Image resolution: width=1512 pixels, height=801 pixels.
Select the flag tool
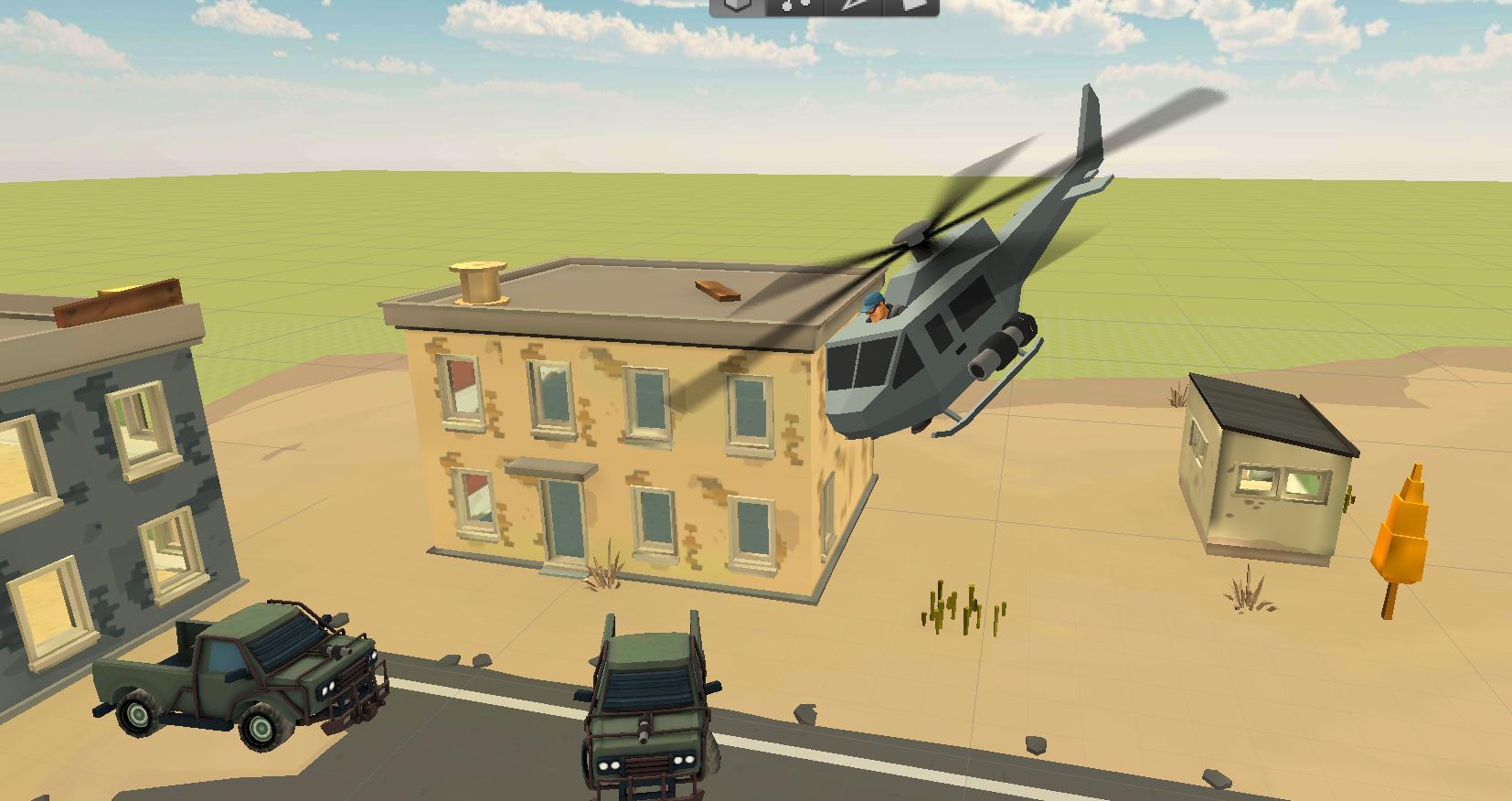(912, 7)
